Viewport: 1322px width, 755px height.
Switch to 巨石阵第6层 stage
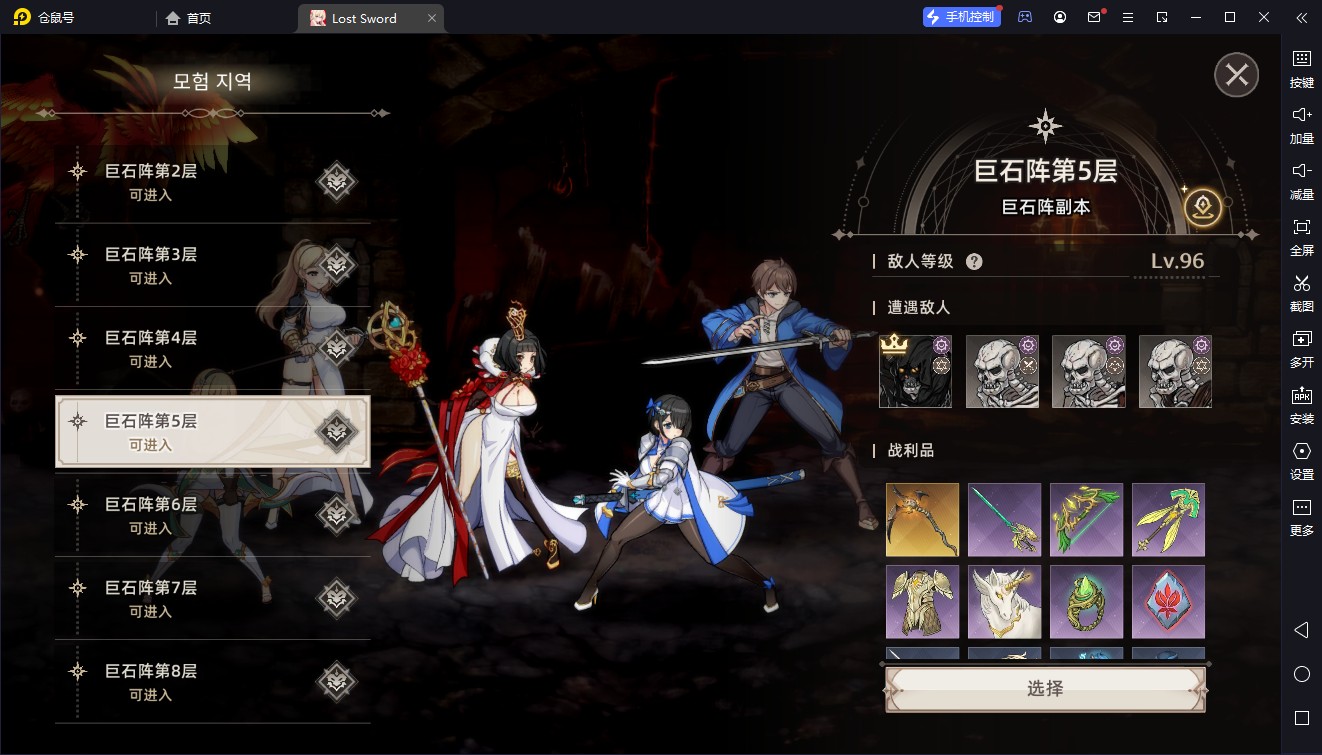[x=212, y=515]
